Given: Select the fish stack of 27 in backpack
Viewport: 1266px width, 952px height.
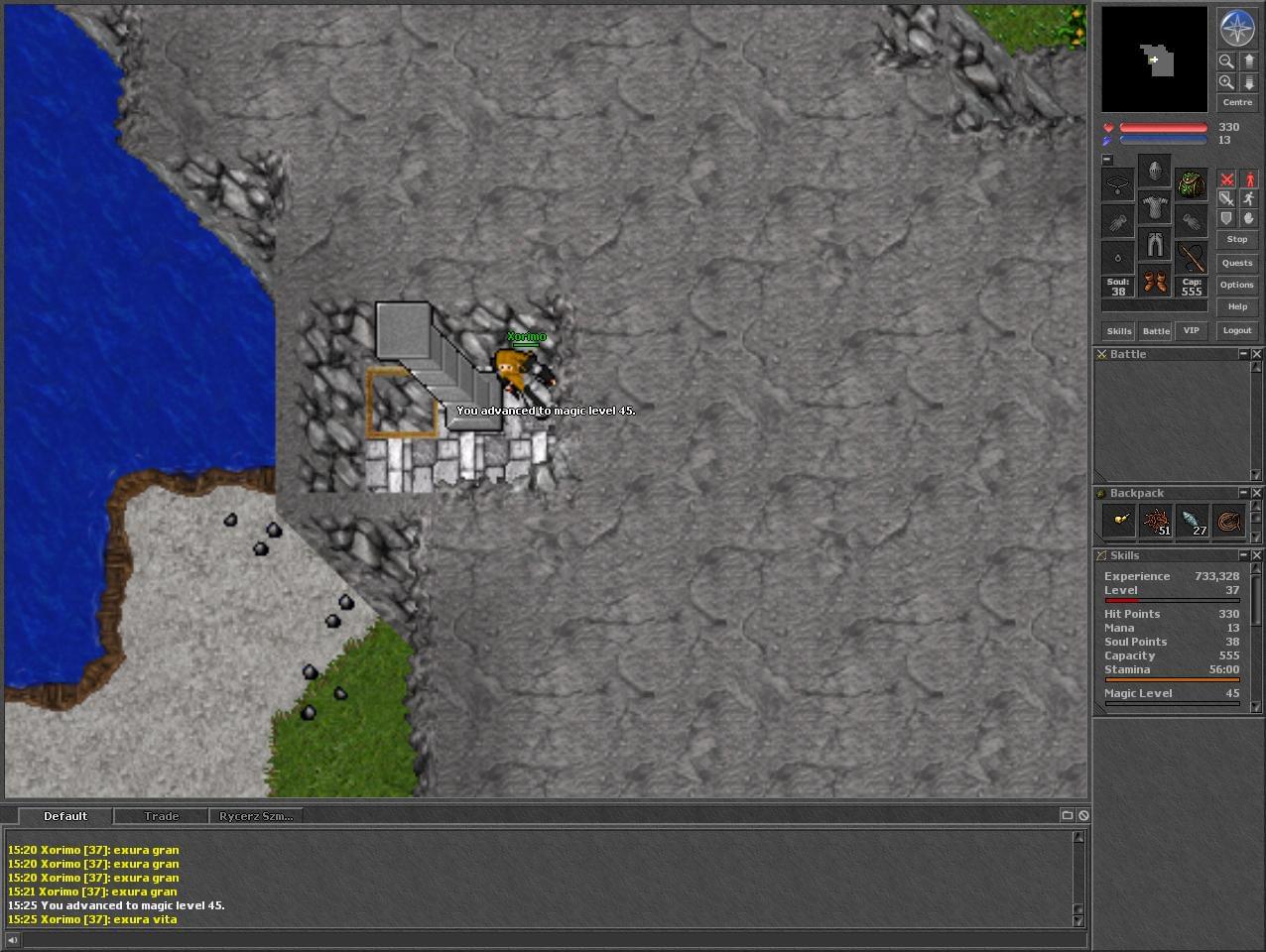Looking at the screenshot, I should (1193, 522).
